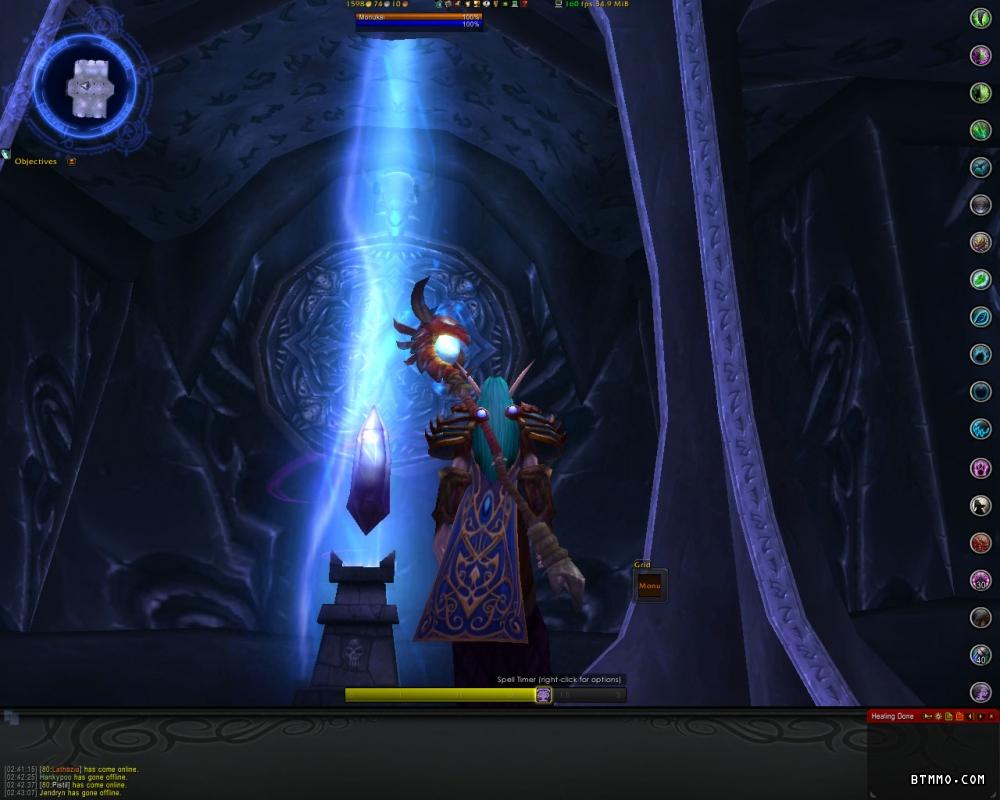This screenshot has width=1000, height=800.
Task: Open the Grid Menu button
Action: click(650, 586)
